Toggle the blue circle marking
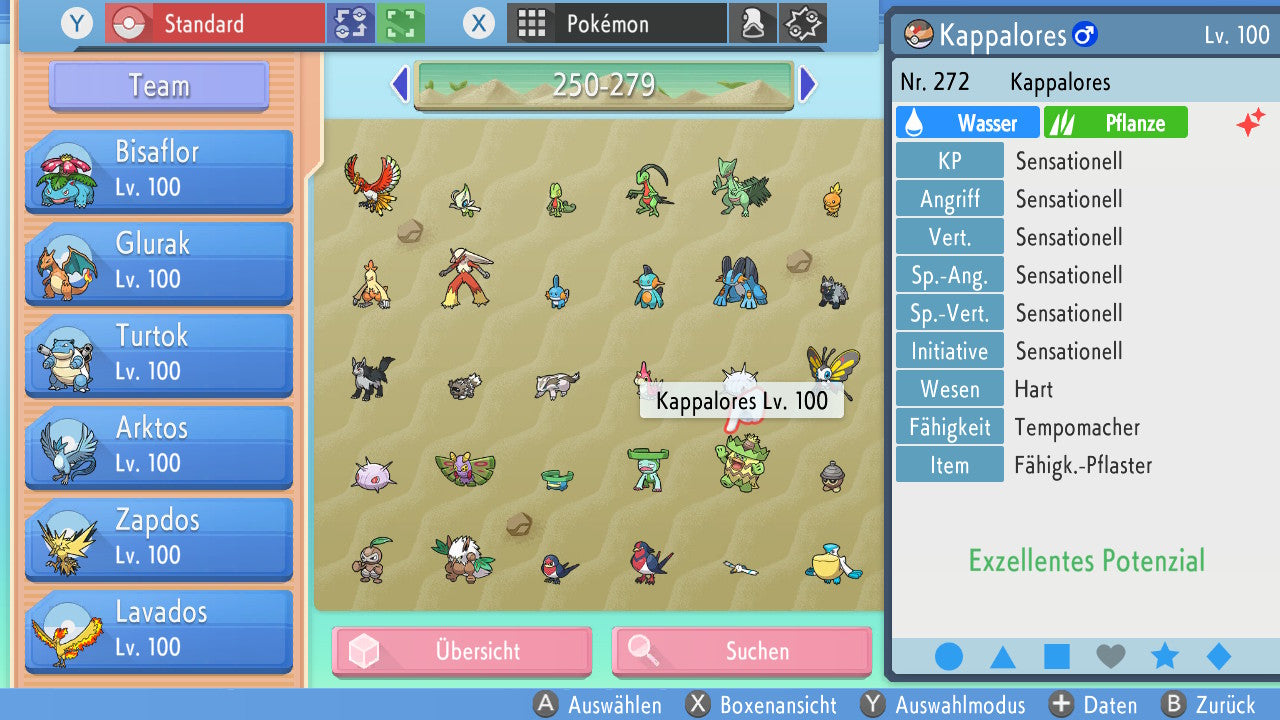The width and height of the screenshot is (1280, 720). point(948,657)
